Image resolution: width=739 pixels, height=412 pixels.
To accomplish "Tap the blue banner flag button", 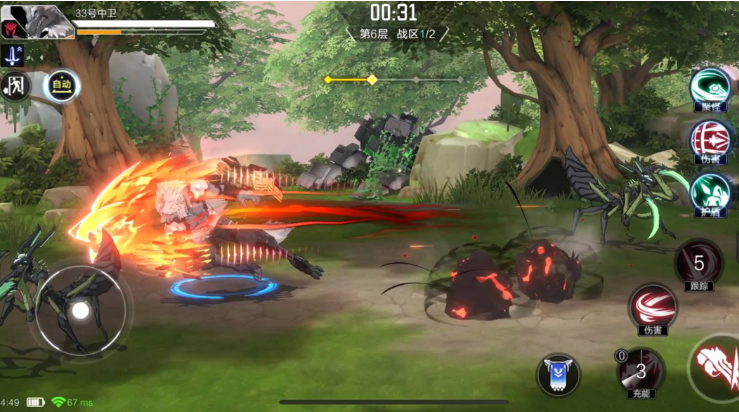I will click(x=557, y=374).
